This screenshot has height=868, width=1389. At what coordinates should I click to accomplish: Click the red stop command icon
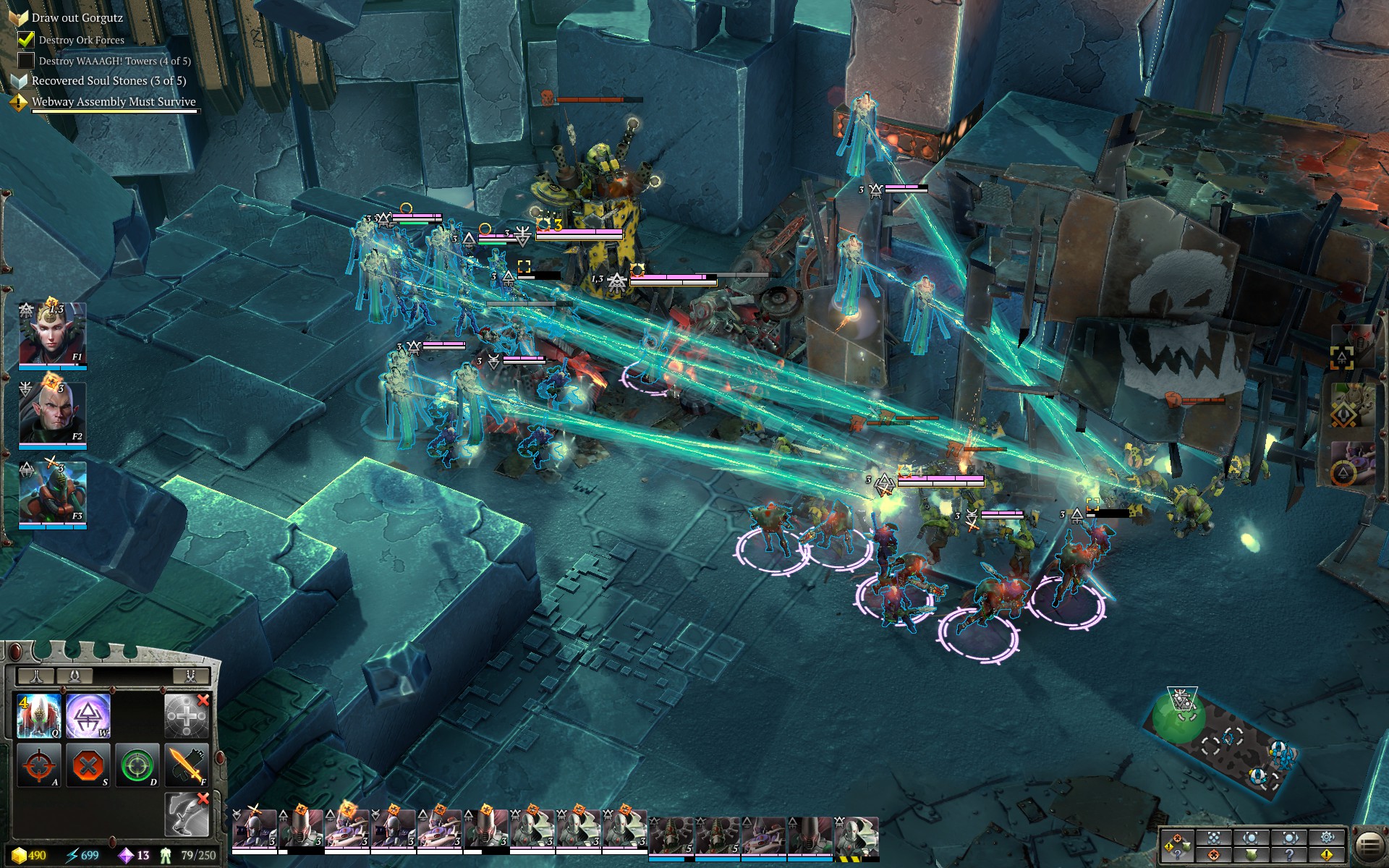(88, 765)
